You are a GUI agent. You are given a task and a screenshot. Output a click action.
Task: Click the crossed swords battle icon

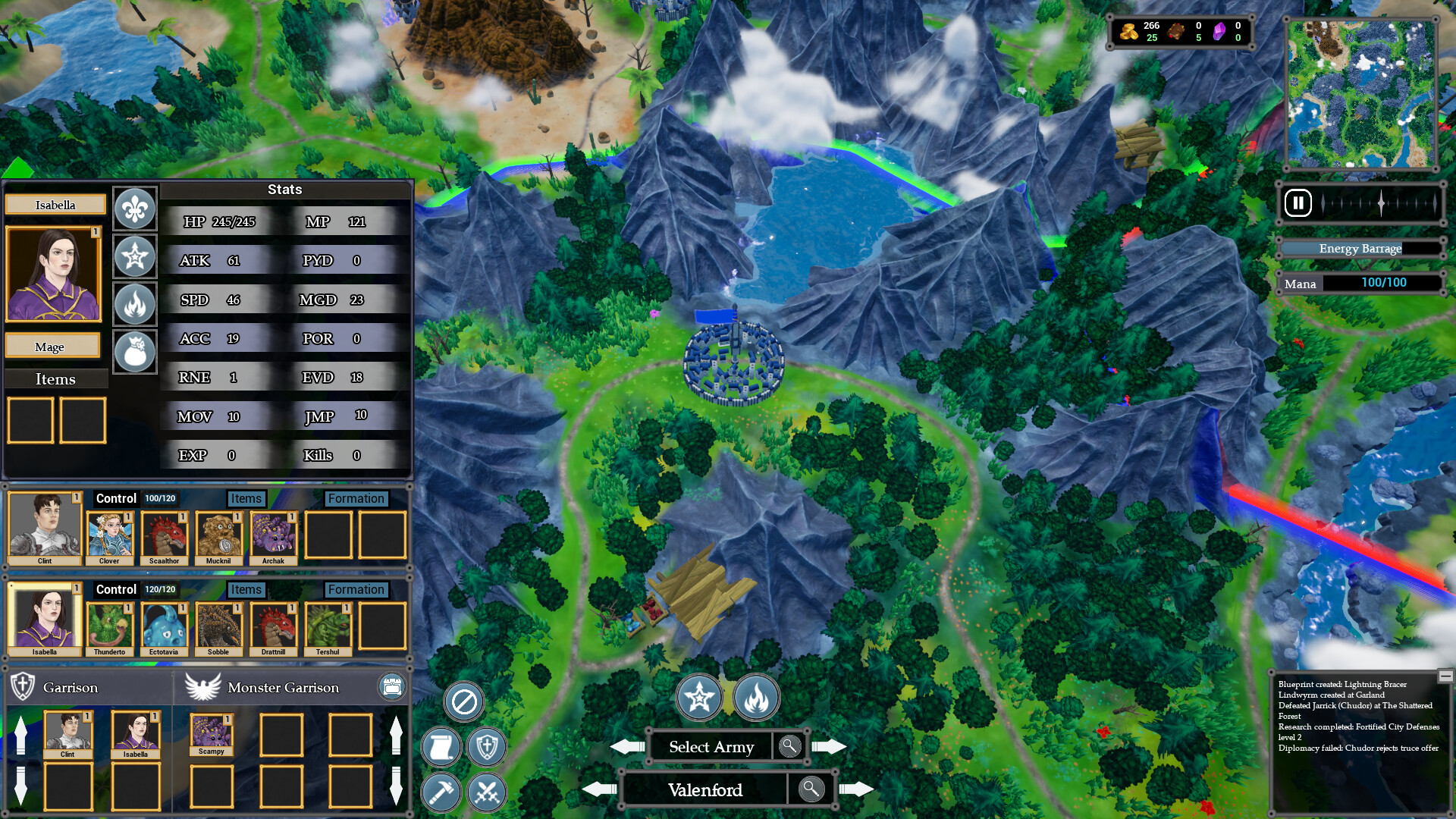(486, 793)
